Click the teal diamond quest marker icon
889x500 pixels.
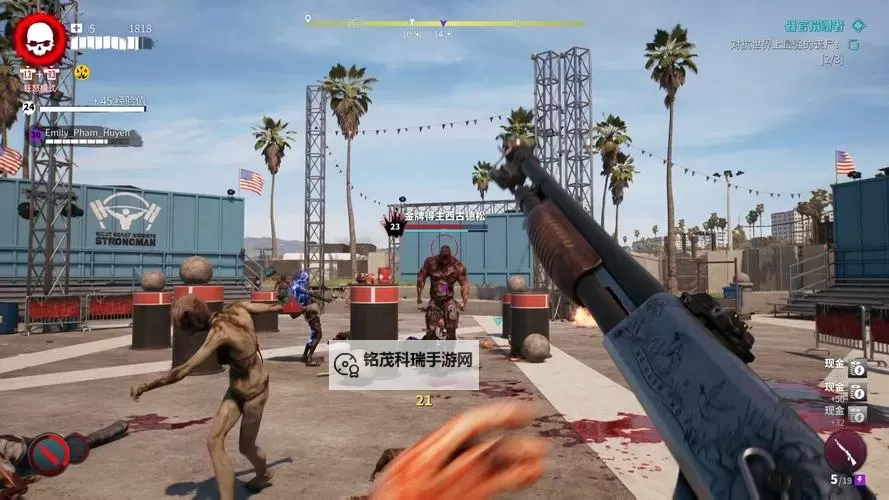click(858, 24)
